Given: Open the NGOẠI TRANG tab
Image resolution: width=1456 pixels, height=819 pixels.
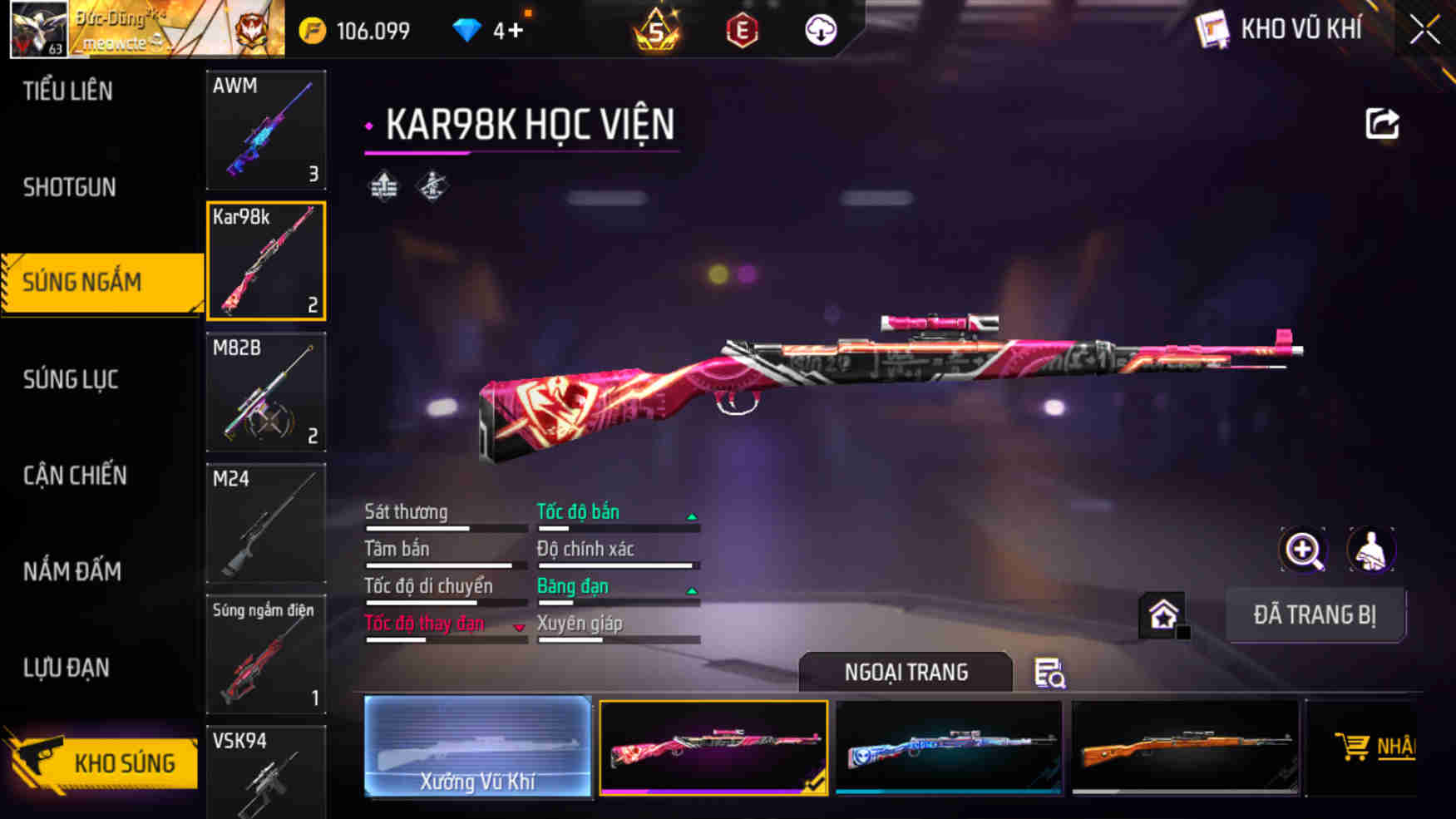Looking at the screenshot, I should [906, 672].
